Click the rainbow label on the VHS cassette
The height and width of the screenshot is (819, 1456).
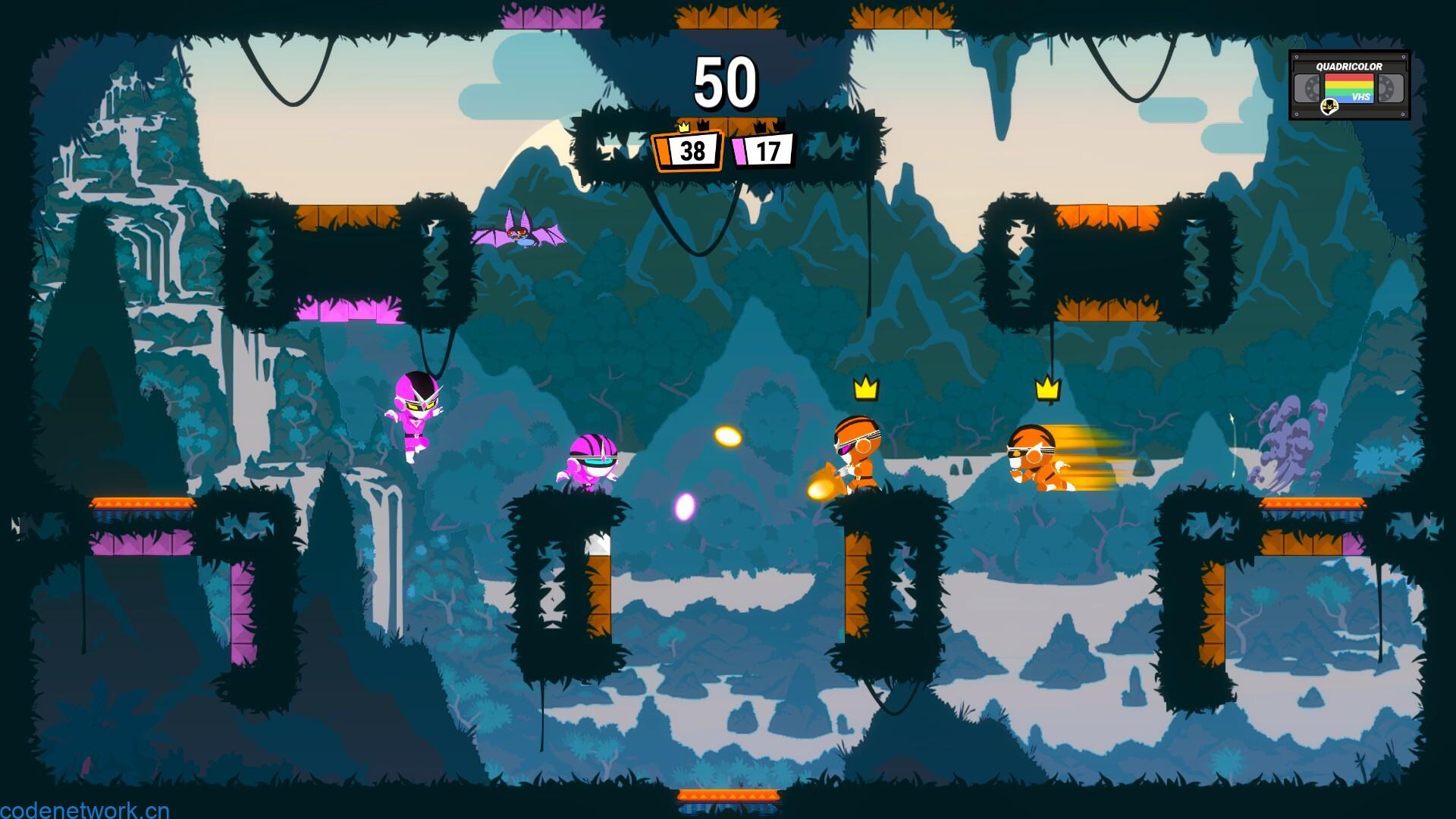[x=1348, y=86]
